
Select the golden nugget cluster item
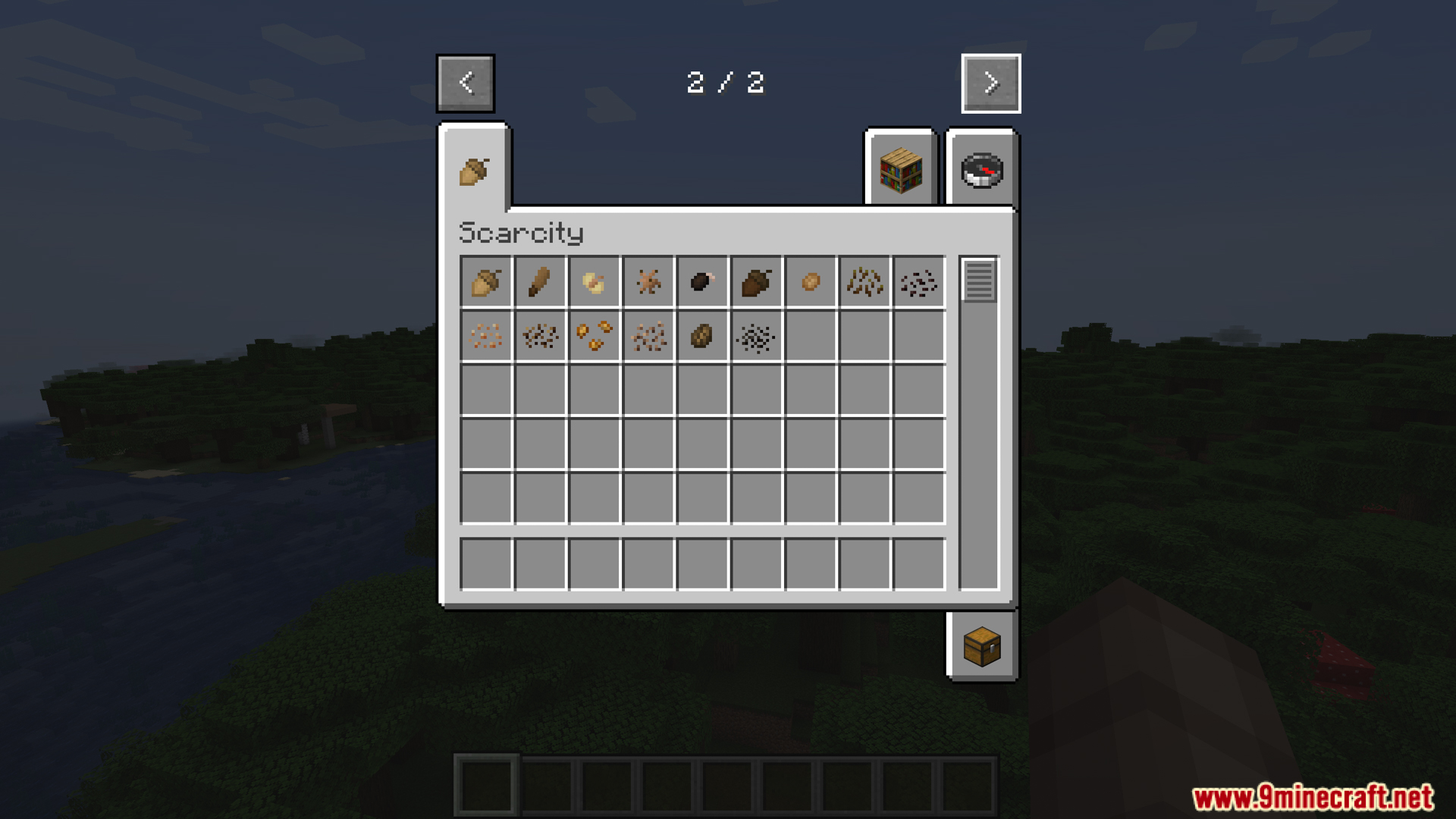(x=595, y=337)
